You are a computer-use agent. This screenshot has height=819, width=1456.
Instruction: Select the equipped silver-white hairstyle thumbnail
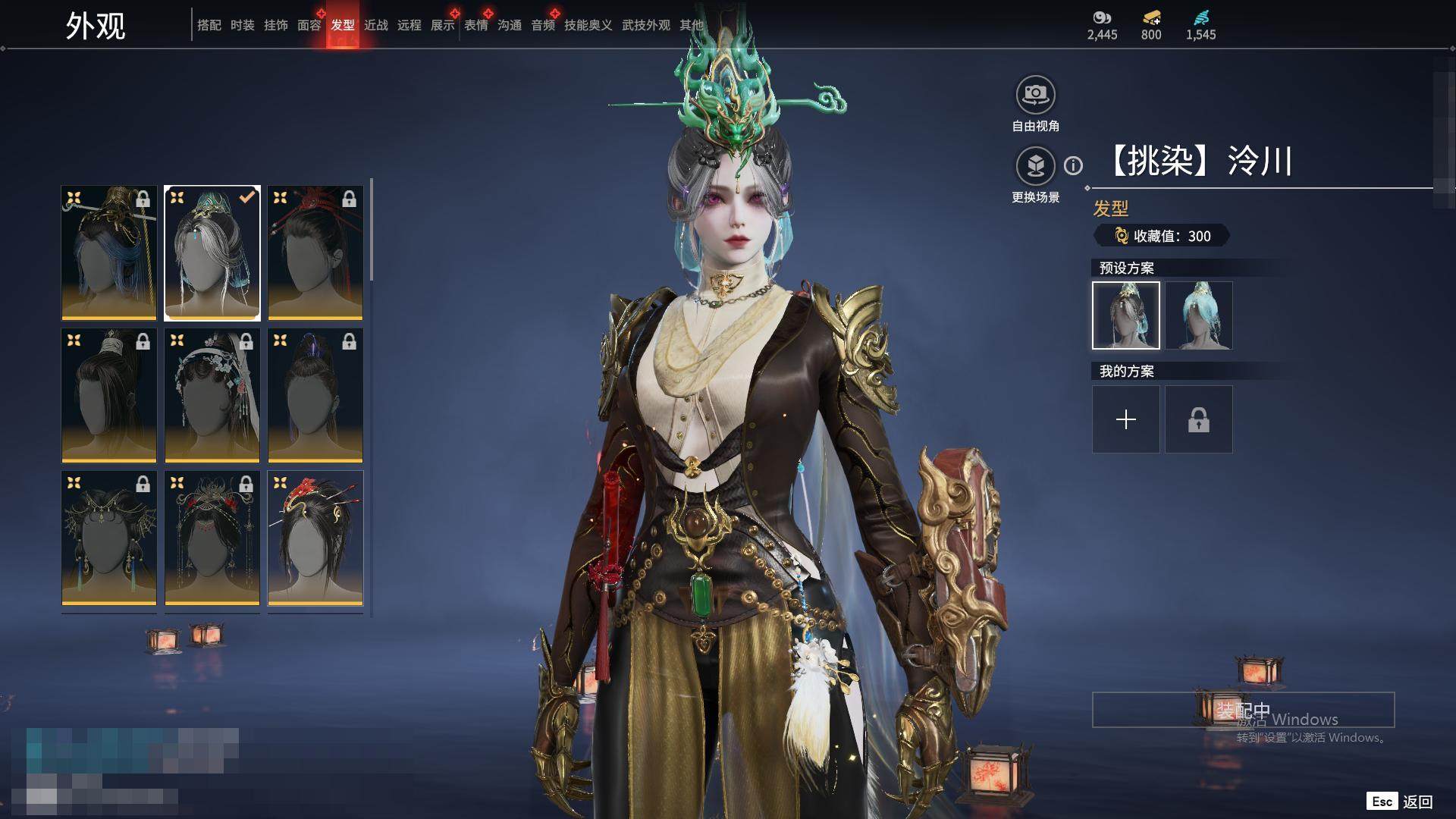212,253
